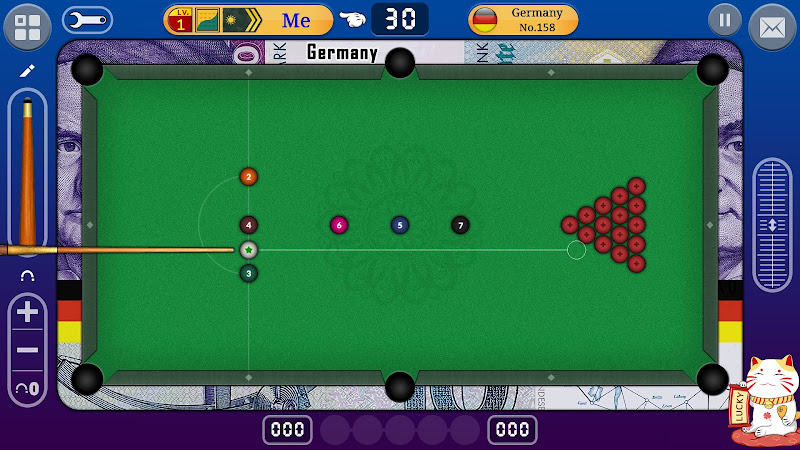Viewport: 800px width, 450px height.
Task: Open the envelope mail button
Action: pos(772,27)
